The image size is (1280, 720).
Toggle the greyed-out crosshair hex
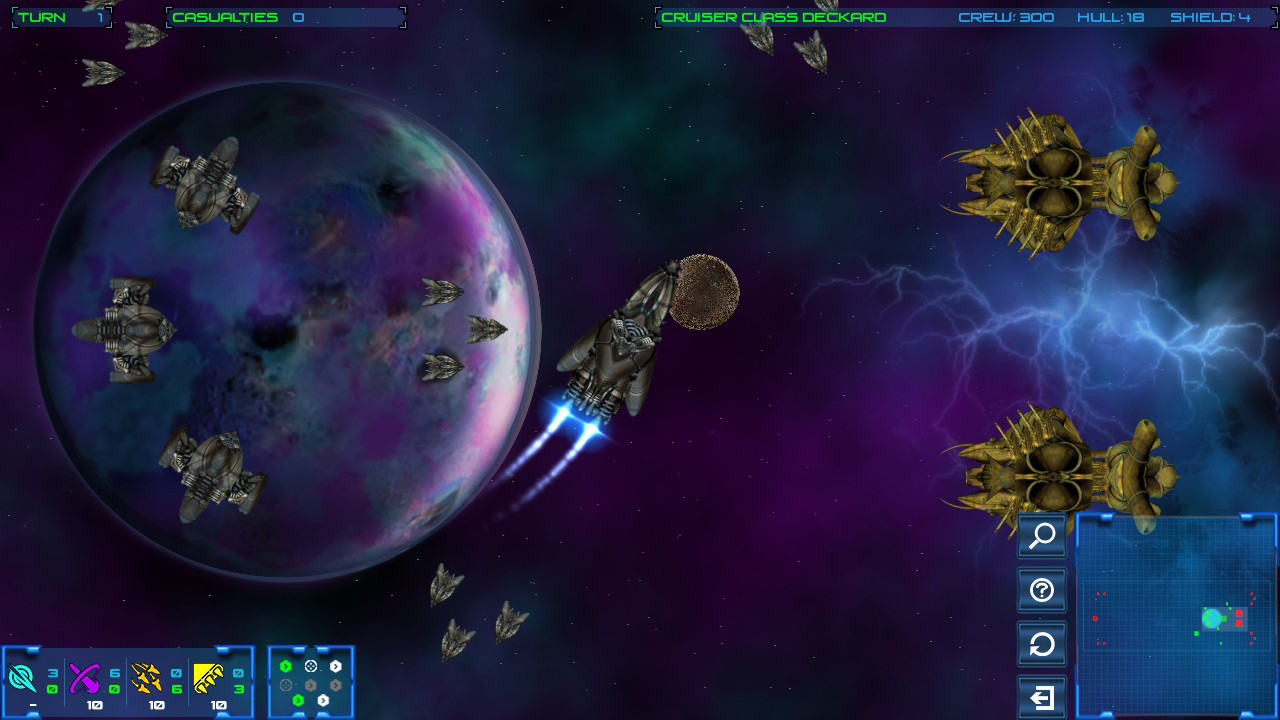point(286,685)
